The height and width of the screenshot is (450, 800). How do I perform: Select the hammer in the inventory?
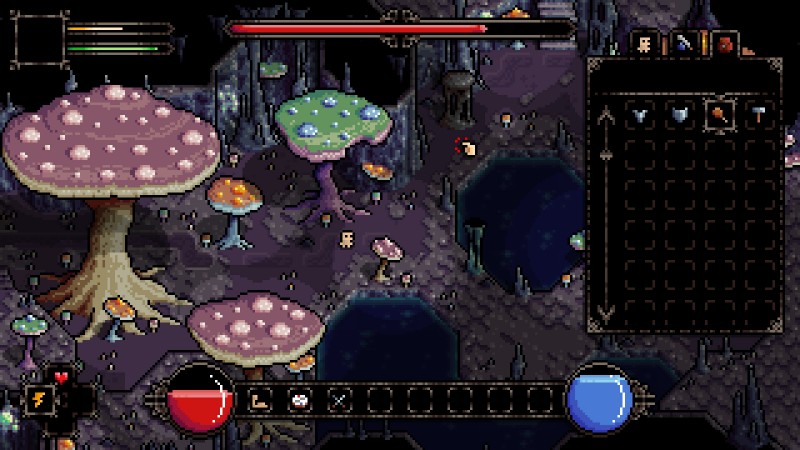point(758,114)
